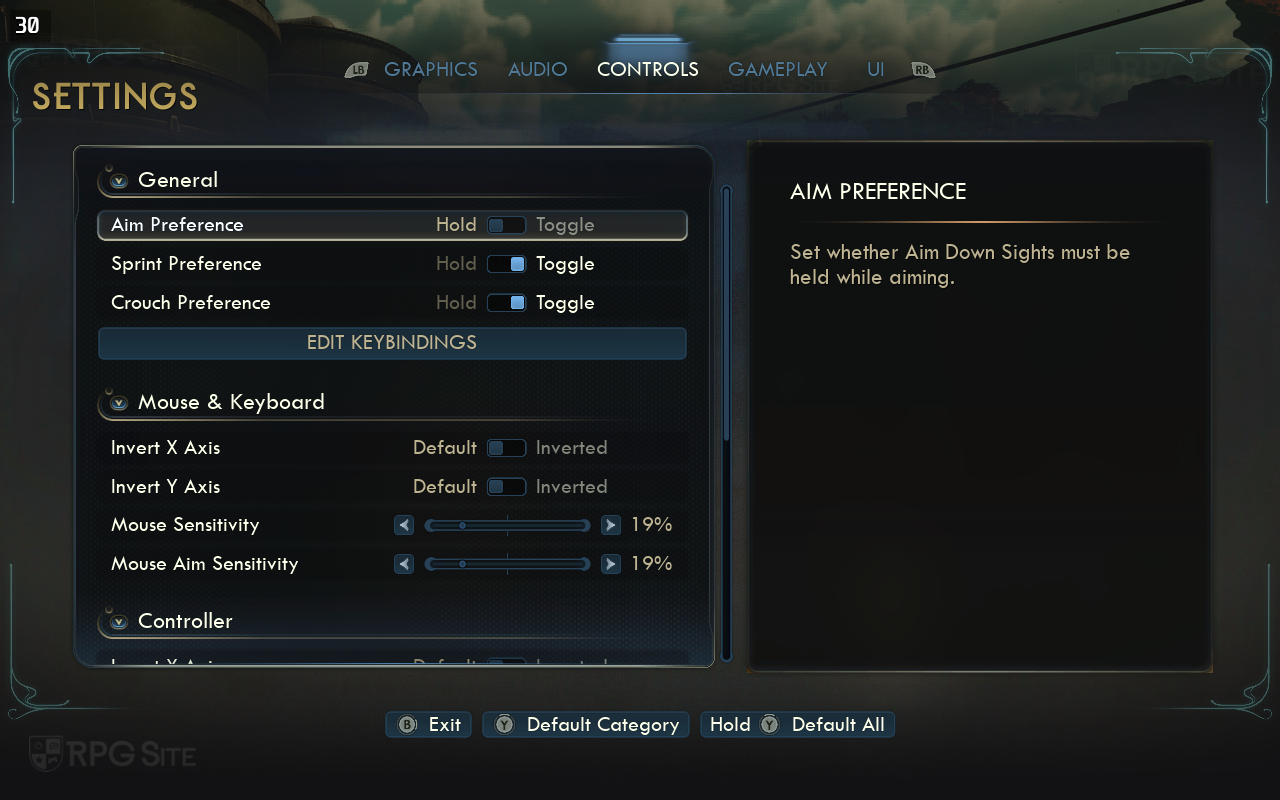The width and height of the screenshot is (1280, 800).
Task: Collapse the Mouse & Keyboard section
Action: (119, 403)
